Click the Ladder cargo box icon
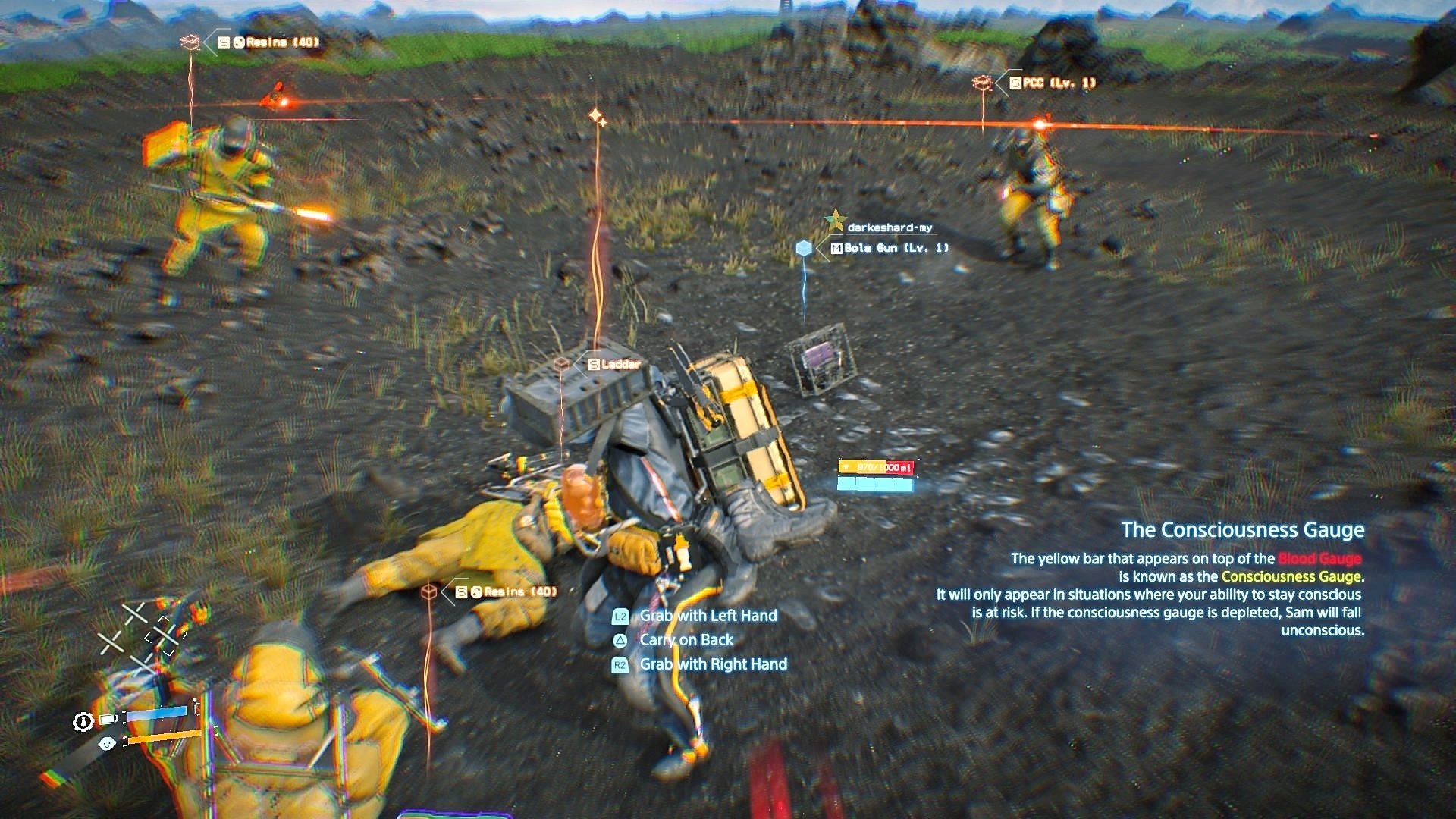Viewport: 1456px width, 819px height. [x=562, y=363]
